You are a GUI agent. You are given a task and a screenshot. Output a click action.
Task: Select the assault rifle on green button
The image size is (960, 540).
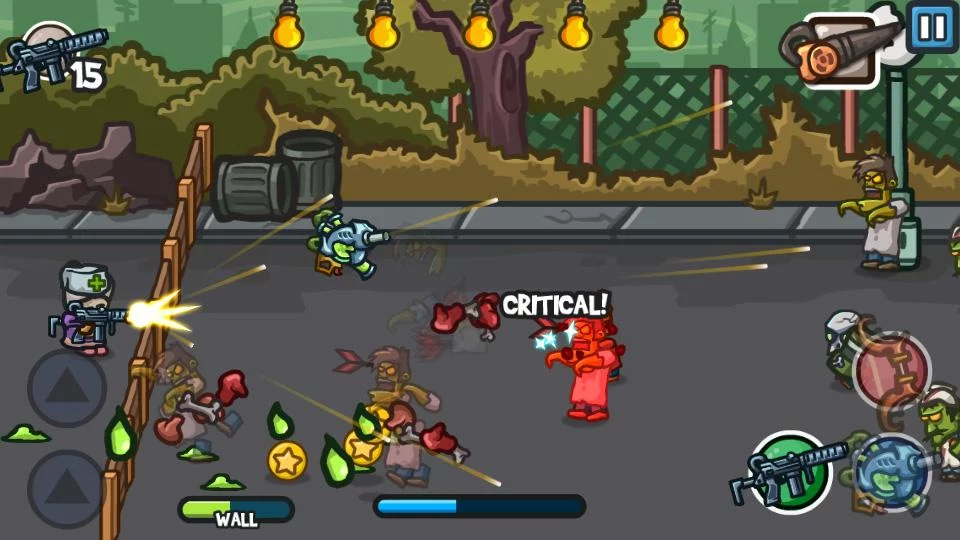pyautogui.click(x=791, y=472)
